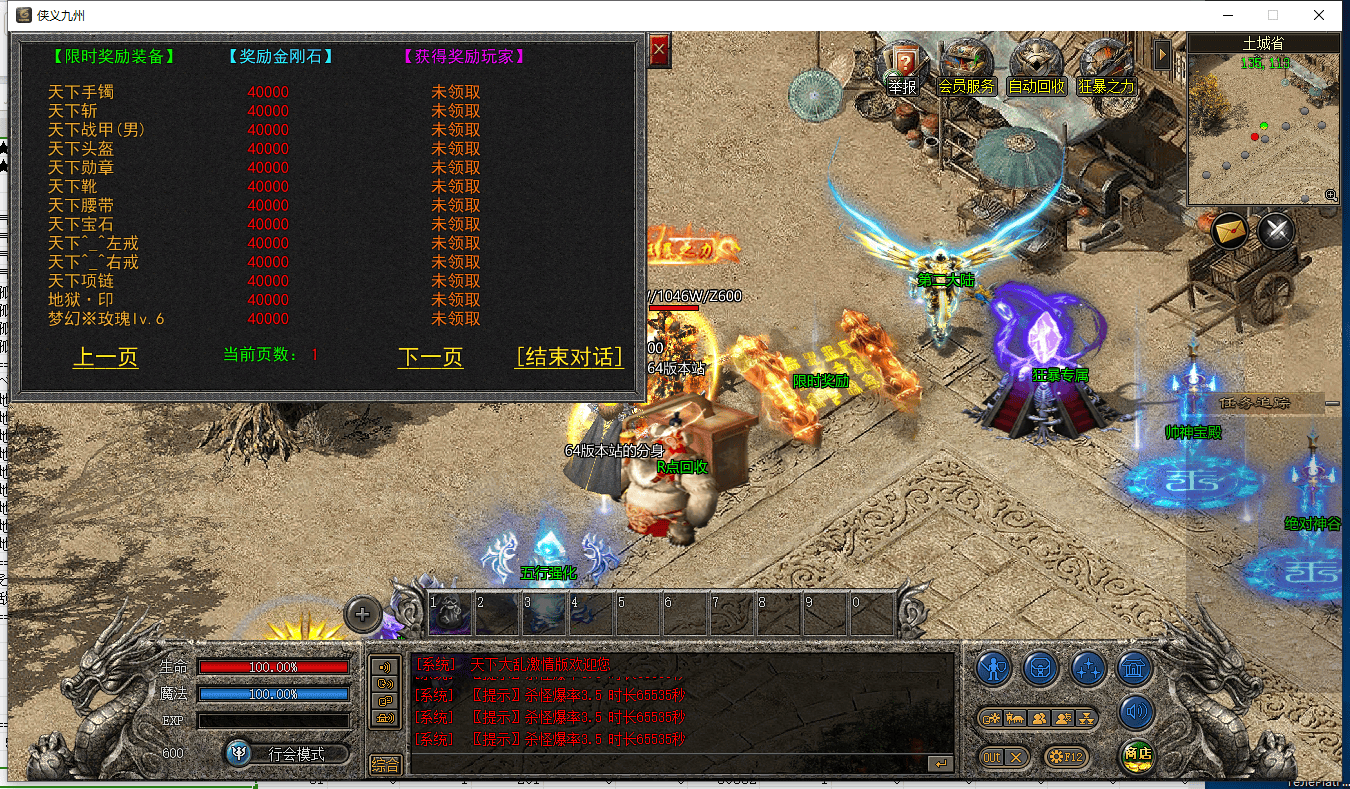Close the game window

[x=1319, y=15]
